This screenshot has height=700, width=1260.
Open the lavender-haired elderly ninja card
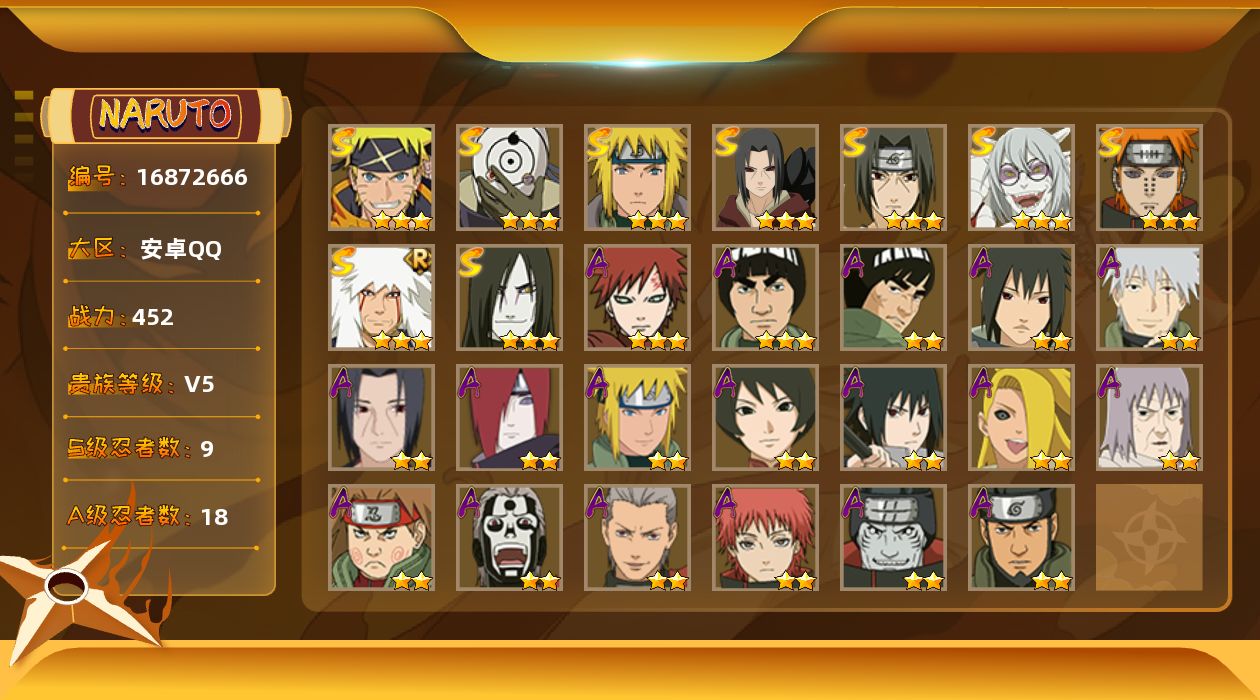(1149, 417)
